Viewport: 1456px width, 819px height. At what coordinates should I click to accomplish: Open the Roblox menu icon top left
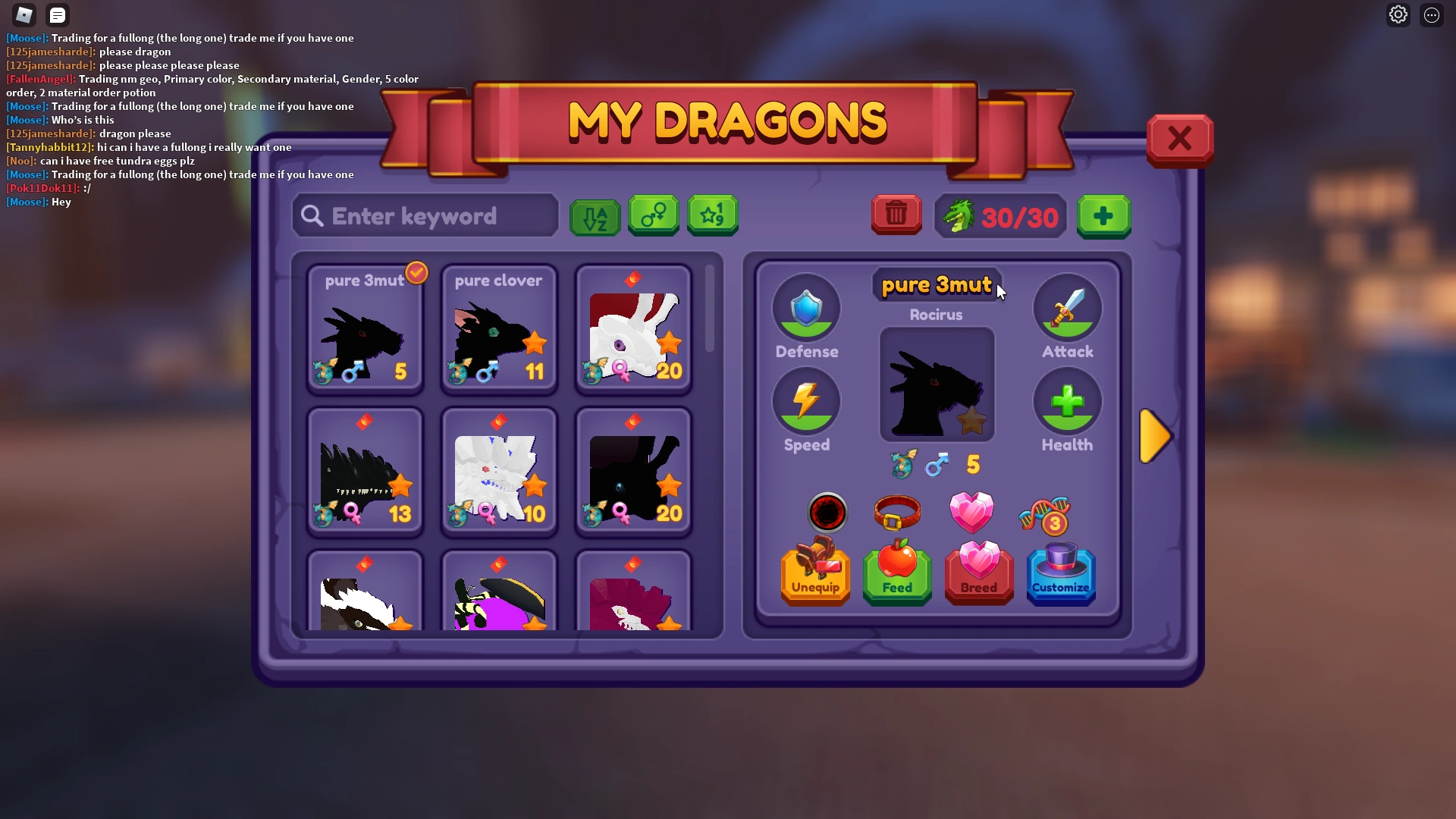coord(24,14)
